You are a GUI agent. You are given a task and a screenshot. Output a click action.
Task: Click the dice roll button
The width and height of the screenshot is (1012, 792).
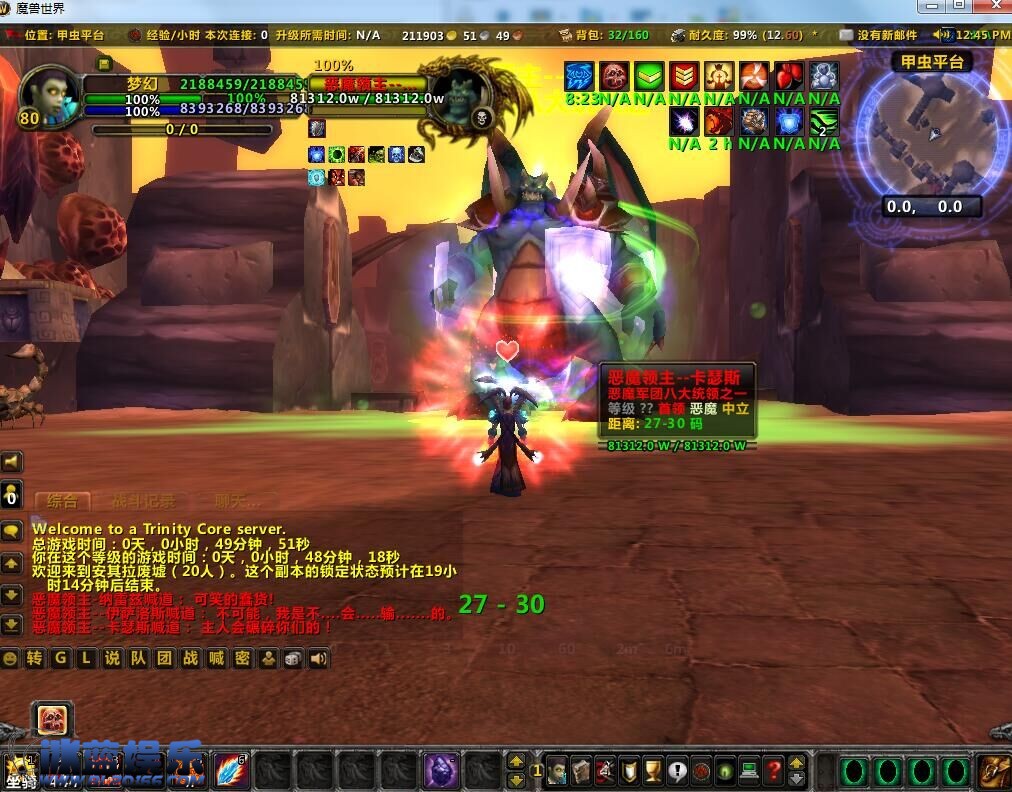(293, 658)
